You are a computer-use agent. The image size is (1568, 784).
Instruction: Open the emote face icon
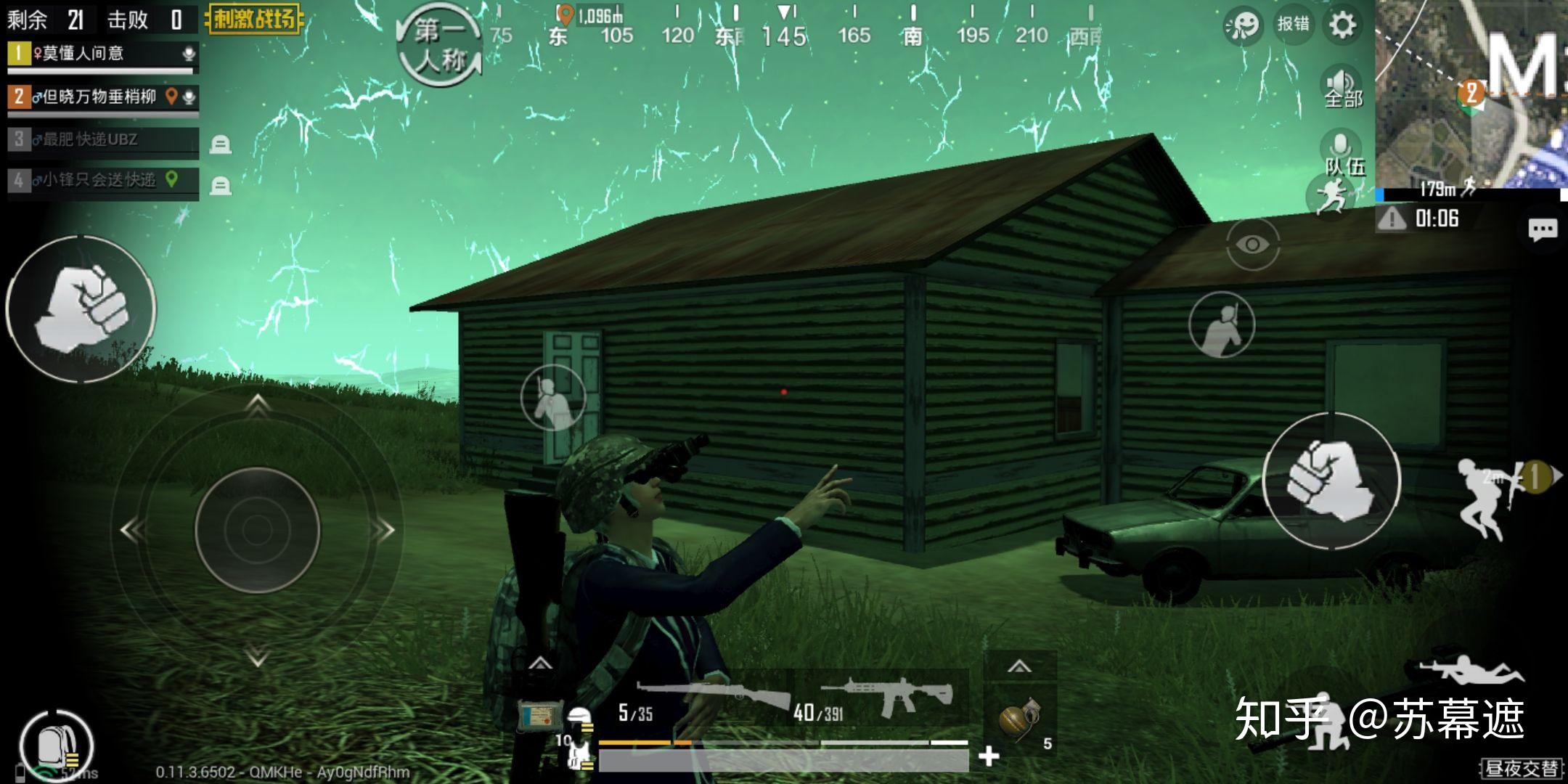click(1242, 25)
